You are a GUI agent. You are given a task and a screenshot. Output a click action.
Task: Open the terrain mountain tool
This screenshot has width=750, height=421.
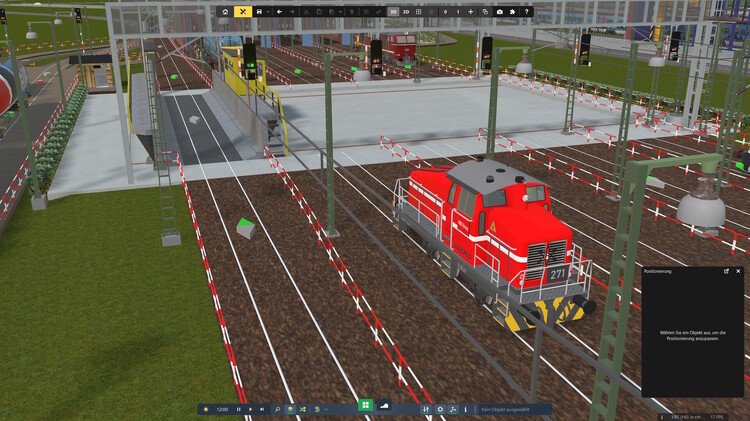[384, 405]
